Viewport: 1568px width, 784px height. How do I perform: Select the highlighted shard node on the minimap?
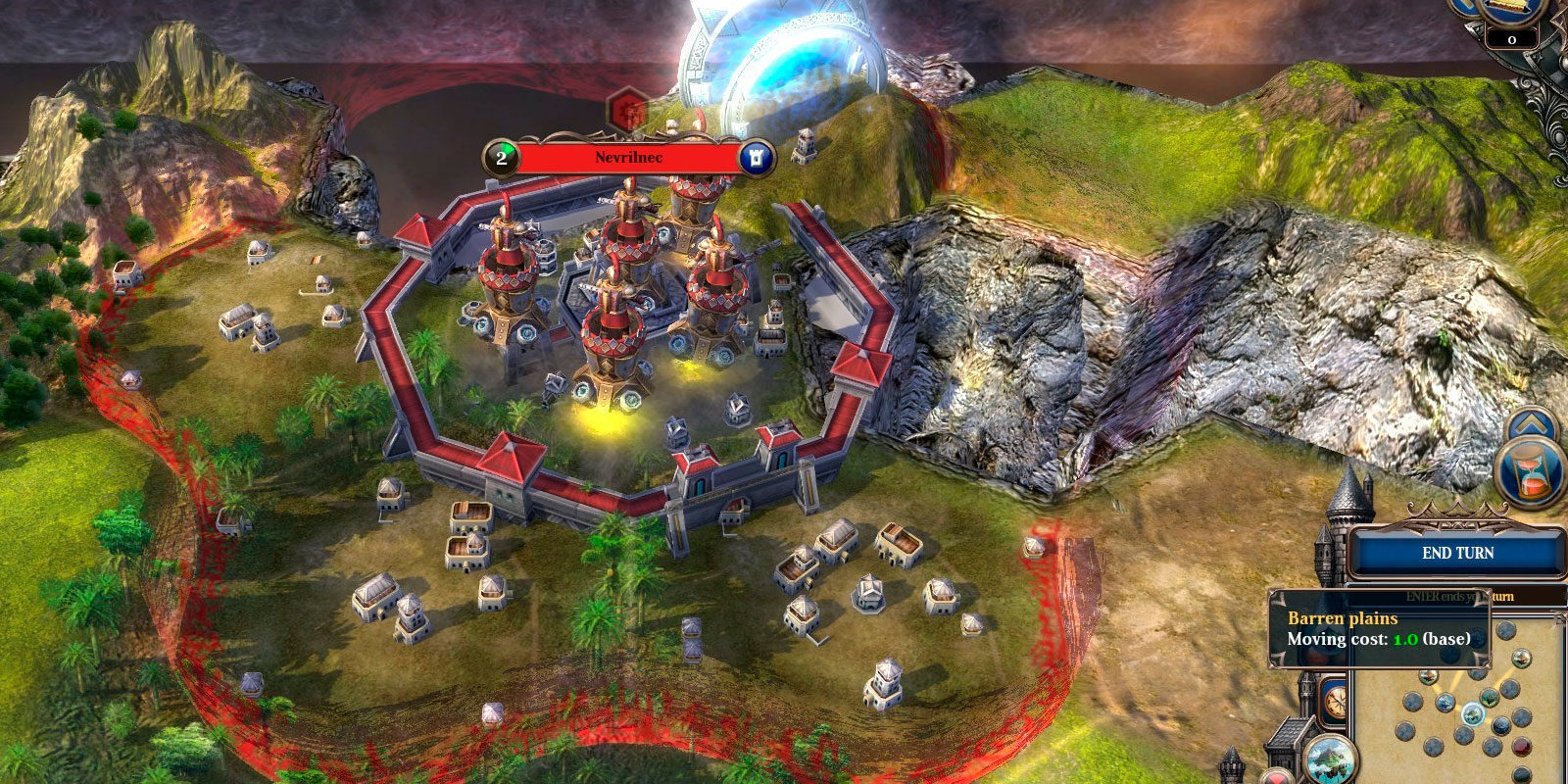1472,714
